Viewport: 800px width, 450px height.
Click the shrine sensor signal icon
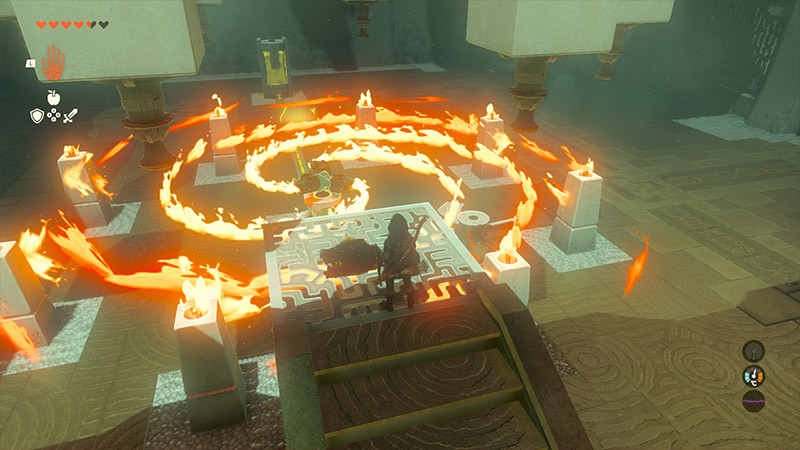753,350
